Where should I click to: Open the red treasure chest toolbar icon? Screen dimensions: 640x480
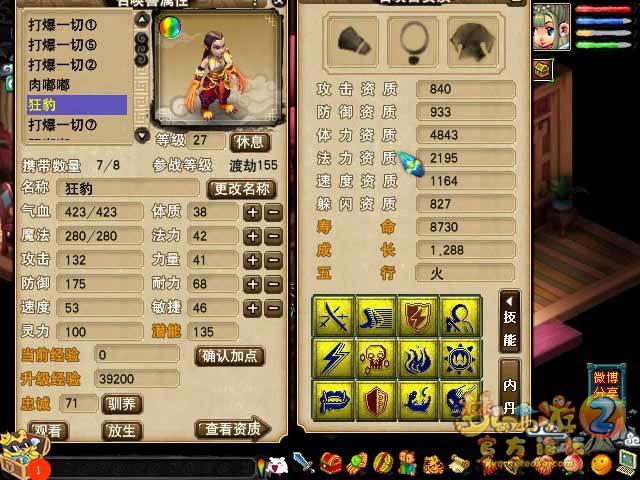point(332,463)
